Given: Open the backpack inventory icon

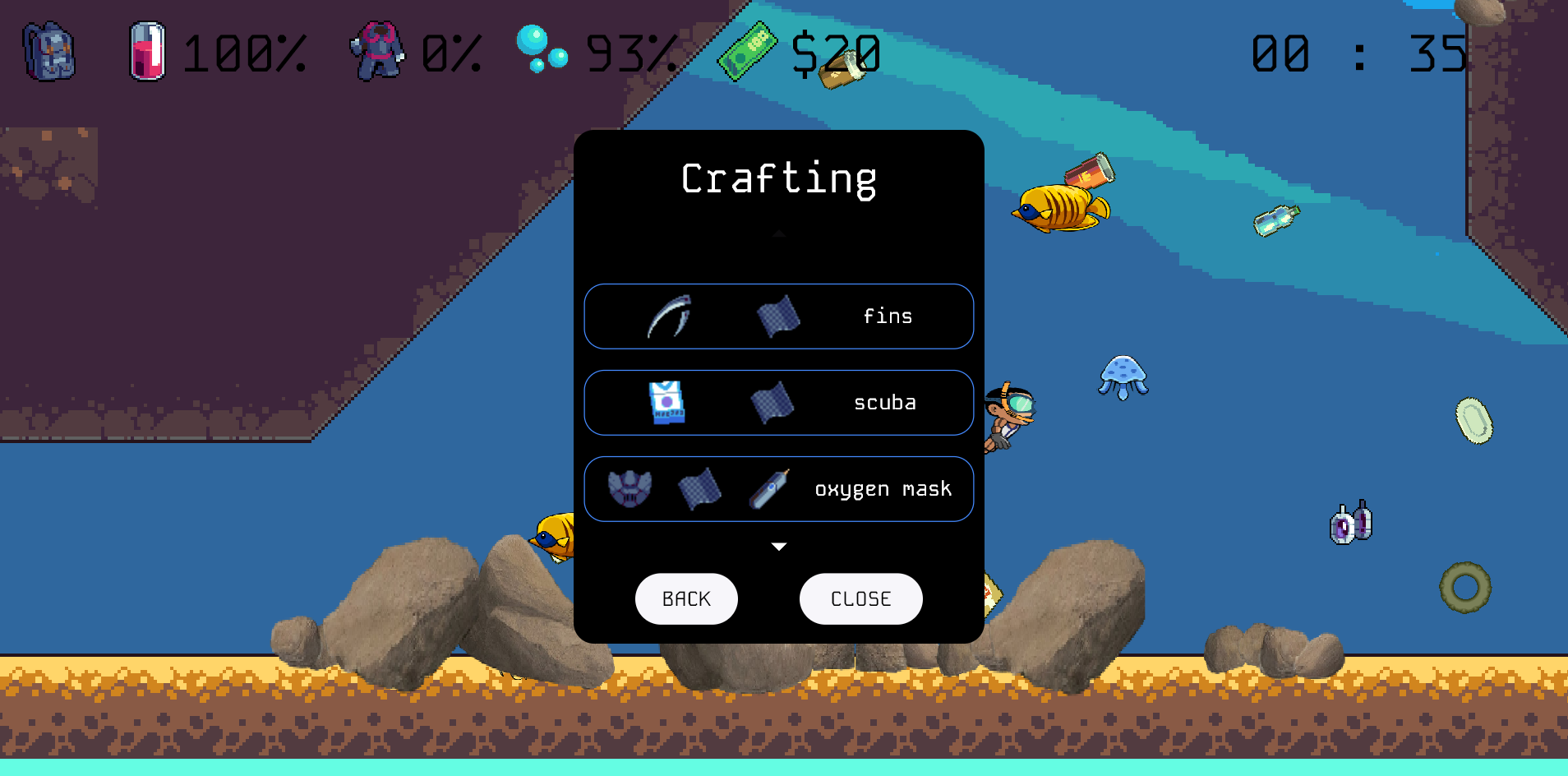Looking at the screenshot, I should tap(47, 52).
